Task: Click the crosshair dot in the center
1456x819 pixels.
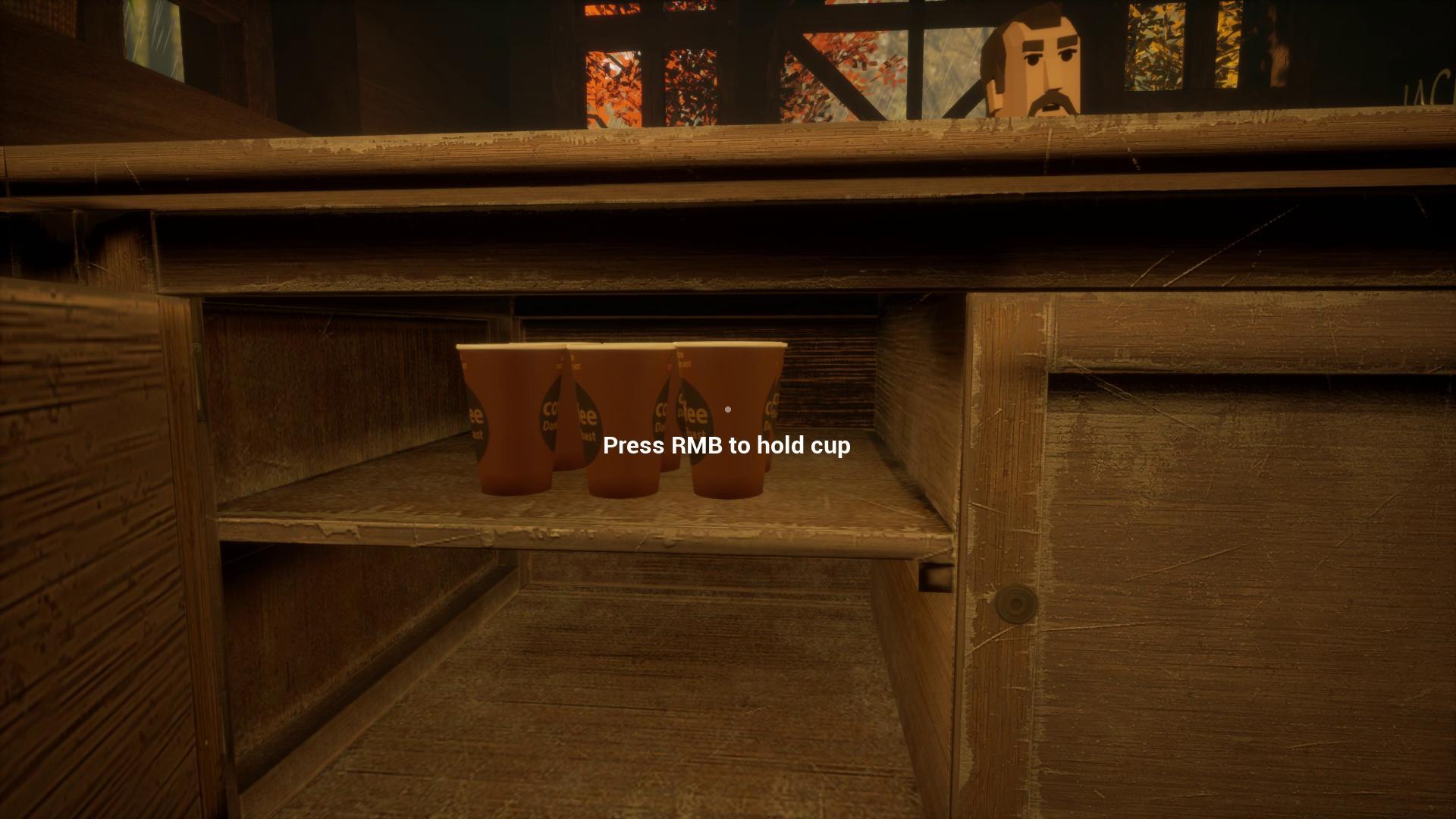Action: [x=727, y=409]
